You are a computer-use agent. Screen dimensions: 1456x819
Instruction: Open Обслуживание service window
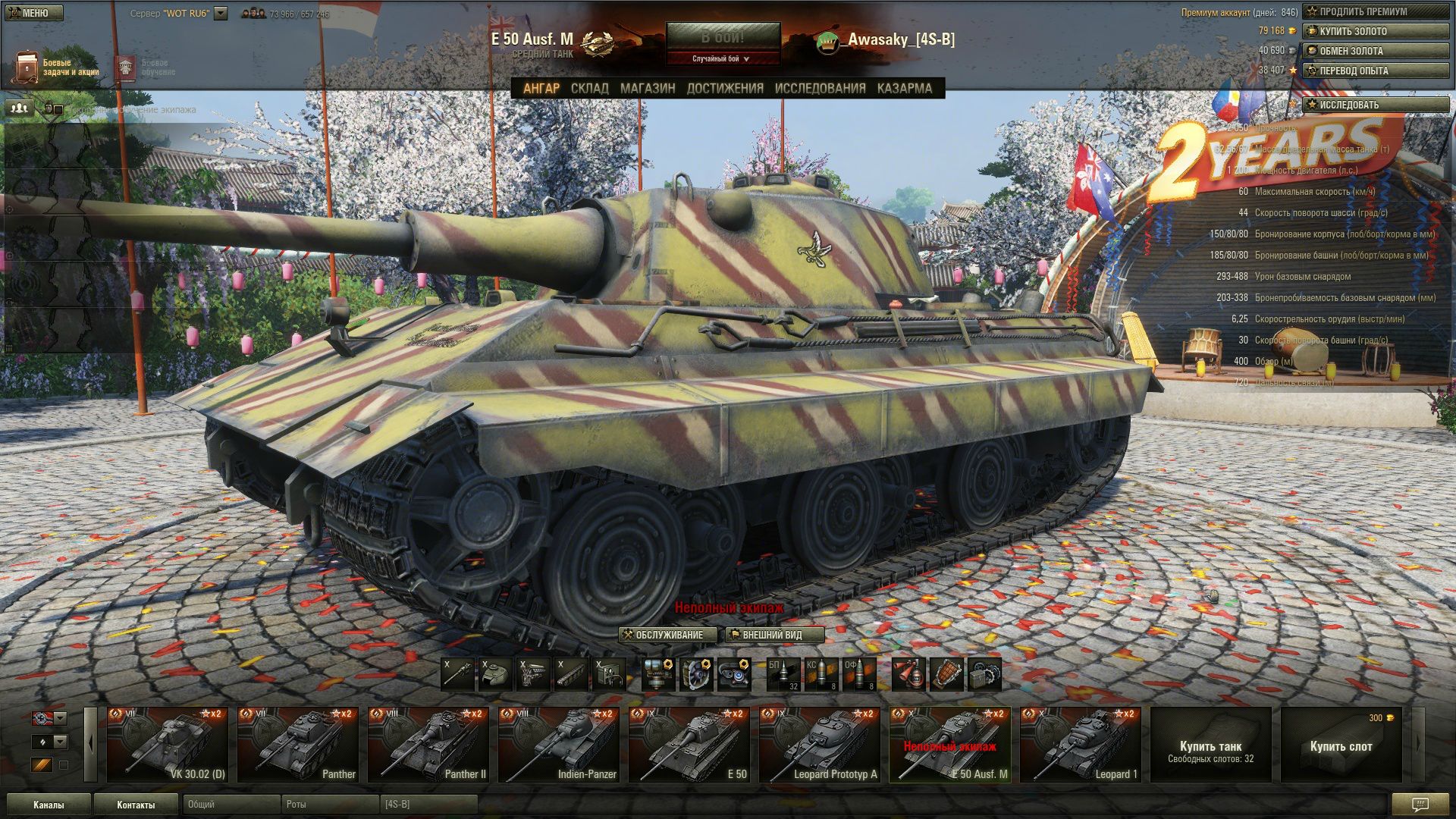click(667, 635)
